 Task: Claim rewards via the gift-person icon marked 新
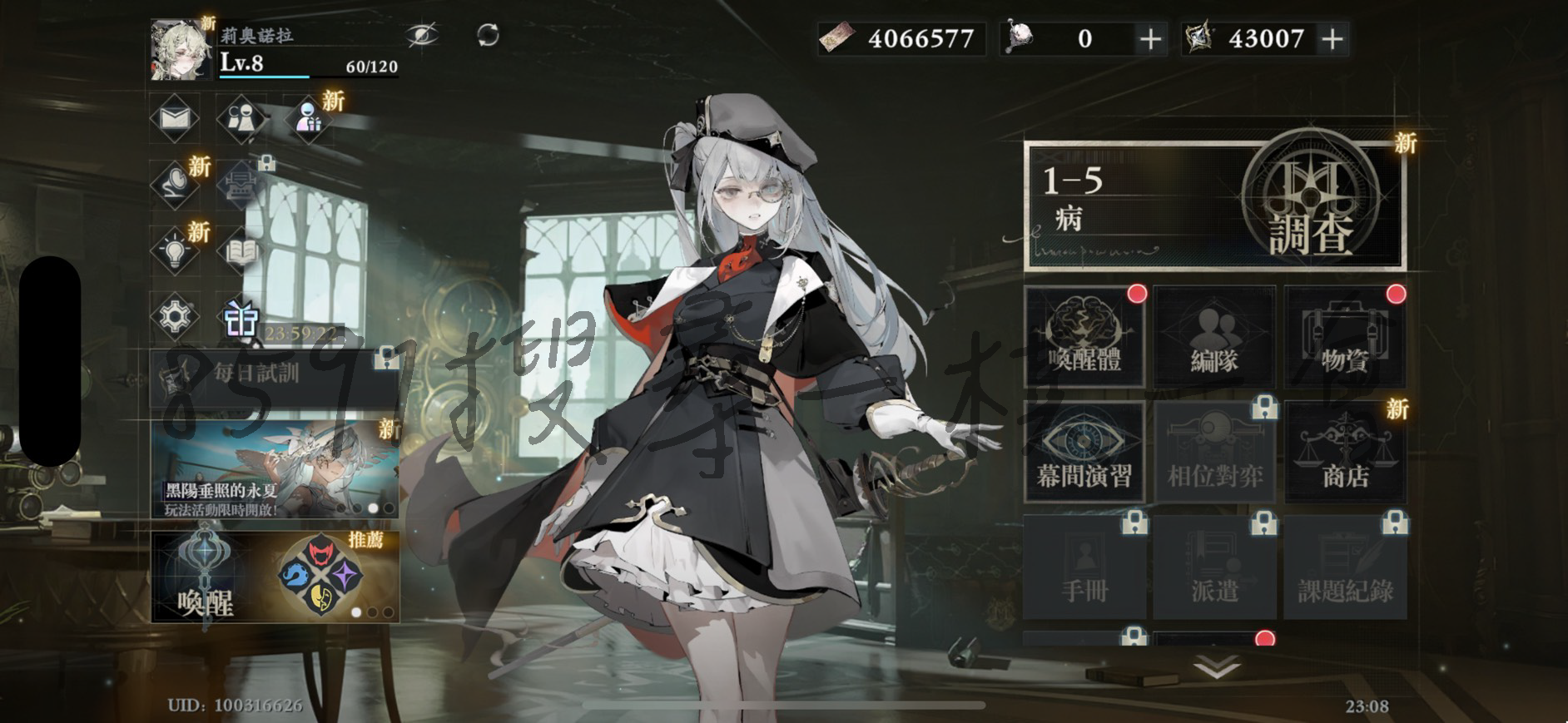tap(308, 118)
